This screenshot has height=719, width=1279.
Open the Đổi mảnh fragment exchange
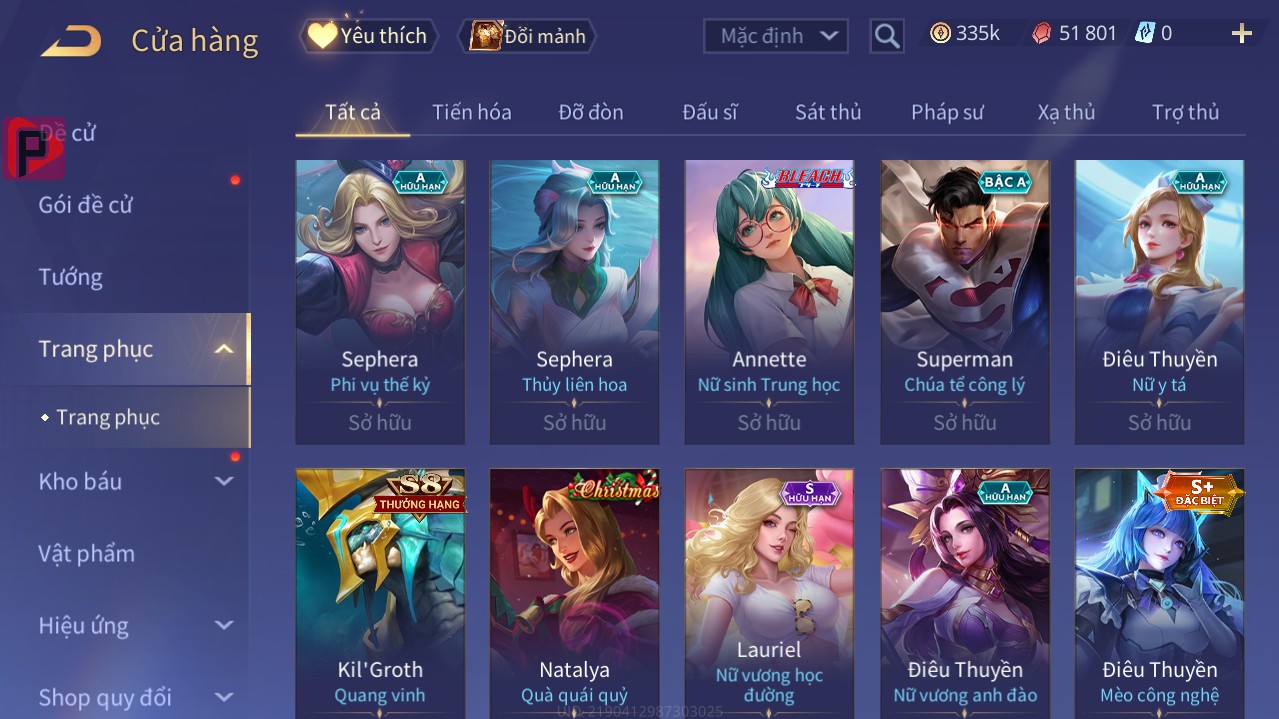click(527, 36)
